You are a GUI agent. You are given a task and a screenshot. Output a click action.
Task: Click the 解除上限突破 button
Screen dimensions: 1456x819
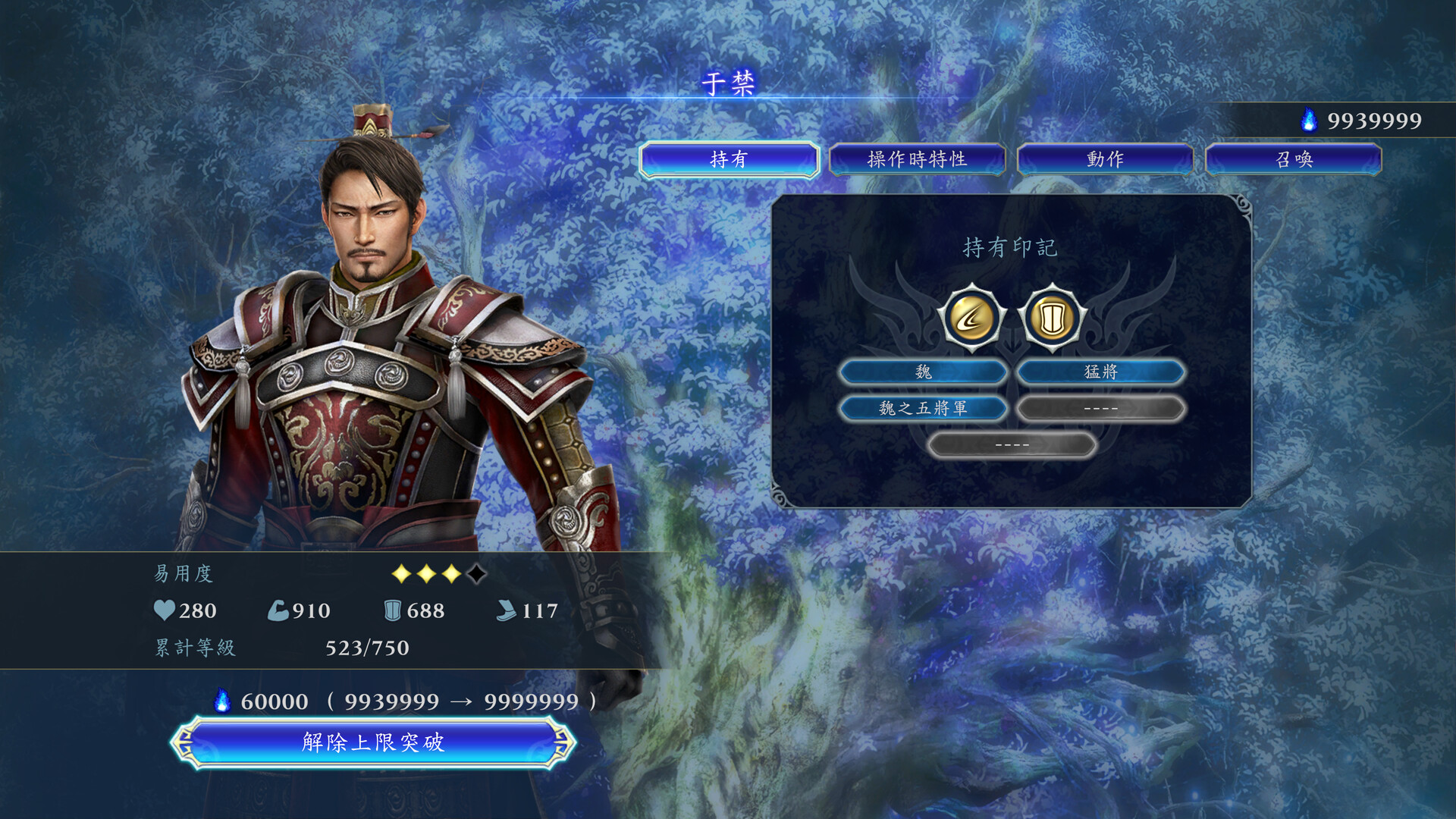tap(373, 742)
